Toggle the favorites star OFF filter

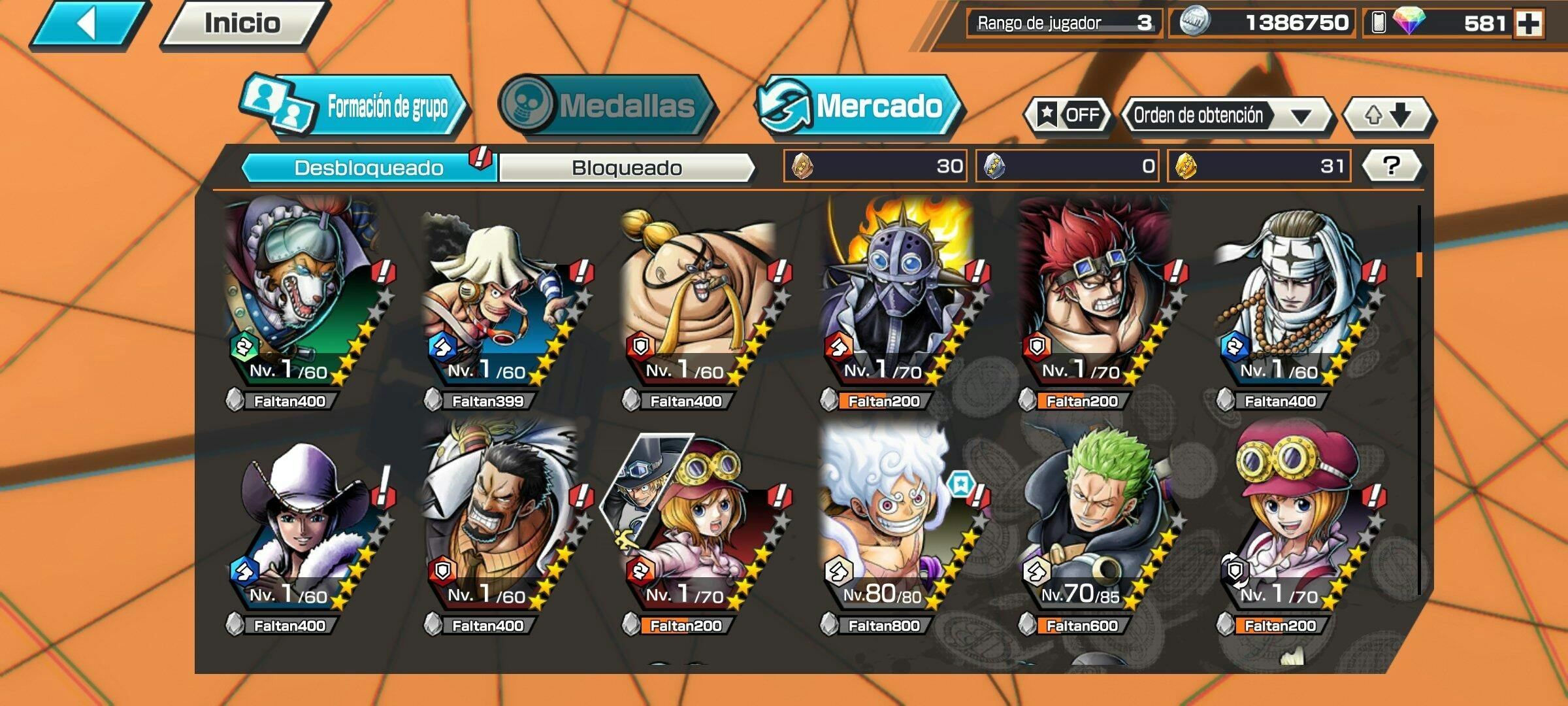pyautogui.click(x=1068, y=116)
